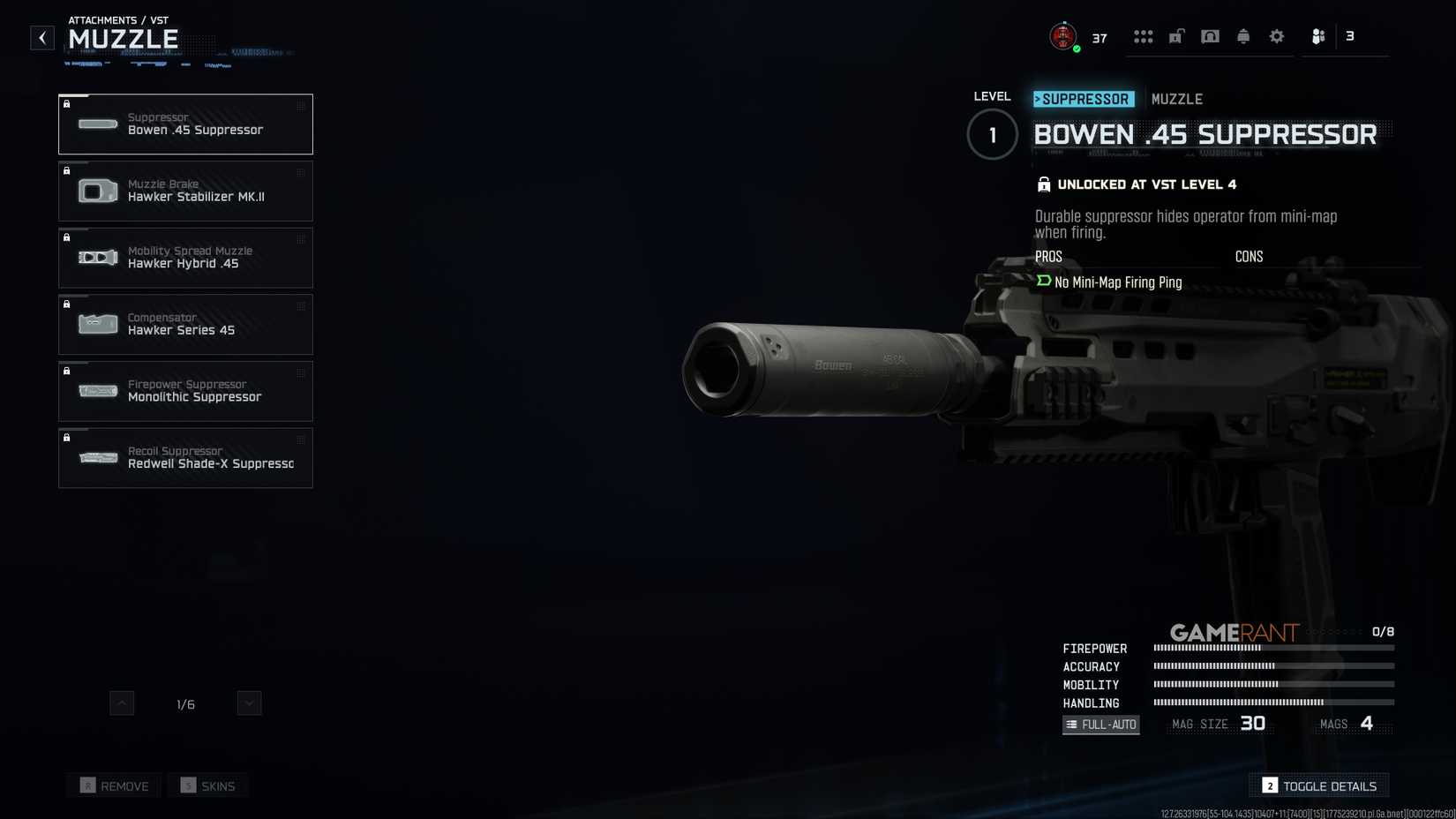Click the player emblem icon showing level 37
This screenshot has width=1456, height=819.
pyautogui.click(x=1062, y=36)
